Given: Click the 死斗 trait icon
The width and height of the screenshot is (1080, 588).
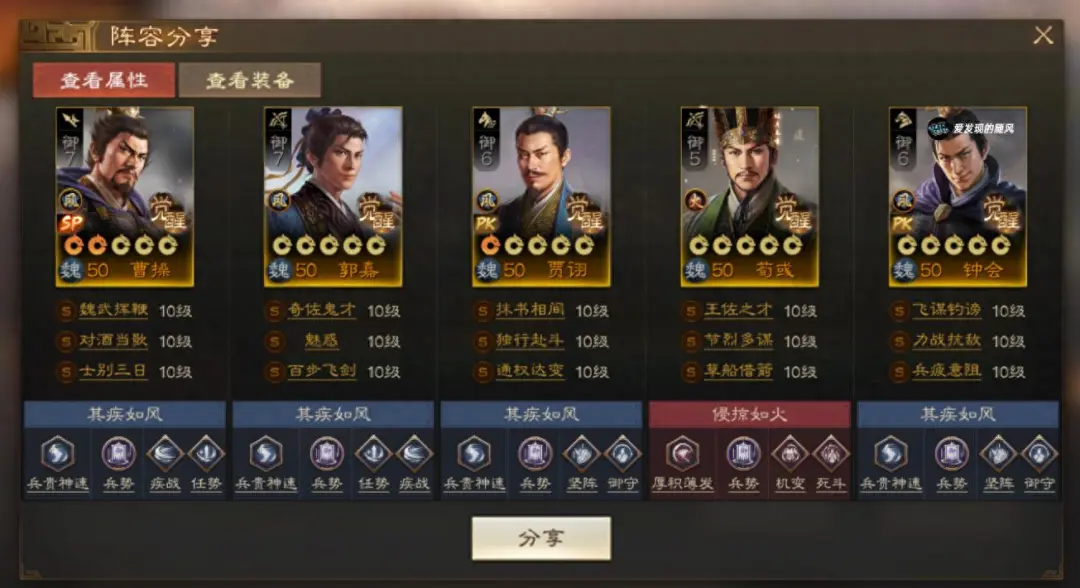Looking at the screenshot, I should (x=830, y=454).
